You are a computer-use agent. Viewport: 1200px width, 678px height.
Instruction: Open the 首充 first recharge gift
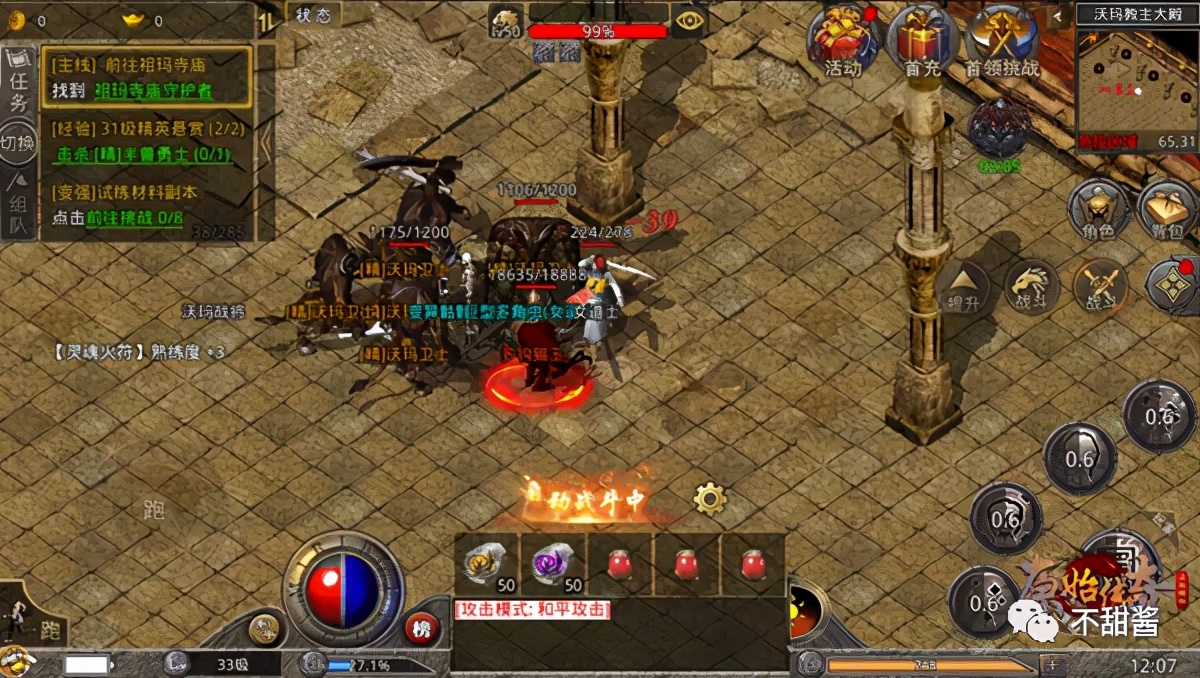[x=921, y=40]
